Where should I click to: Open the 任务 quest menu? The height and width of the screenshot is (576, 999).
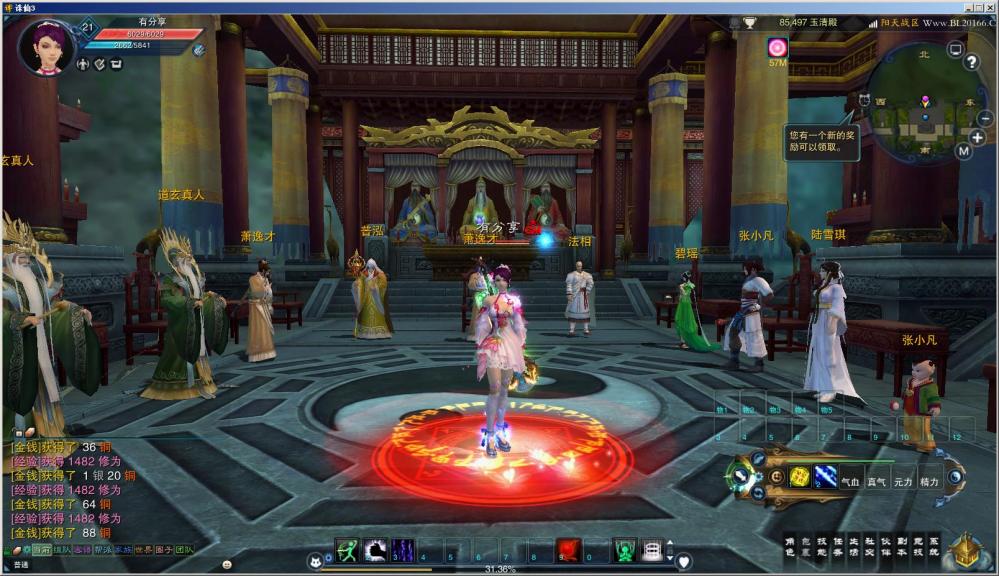click(x=838, y=546)
